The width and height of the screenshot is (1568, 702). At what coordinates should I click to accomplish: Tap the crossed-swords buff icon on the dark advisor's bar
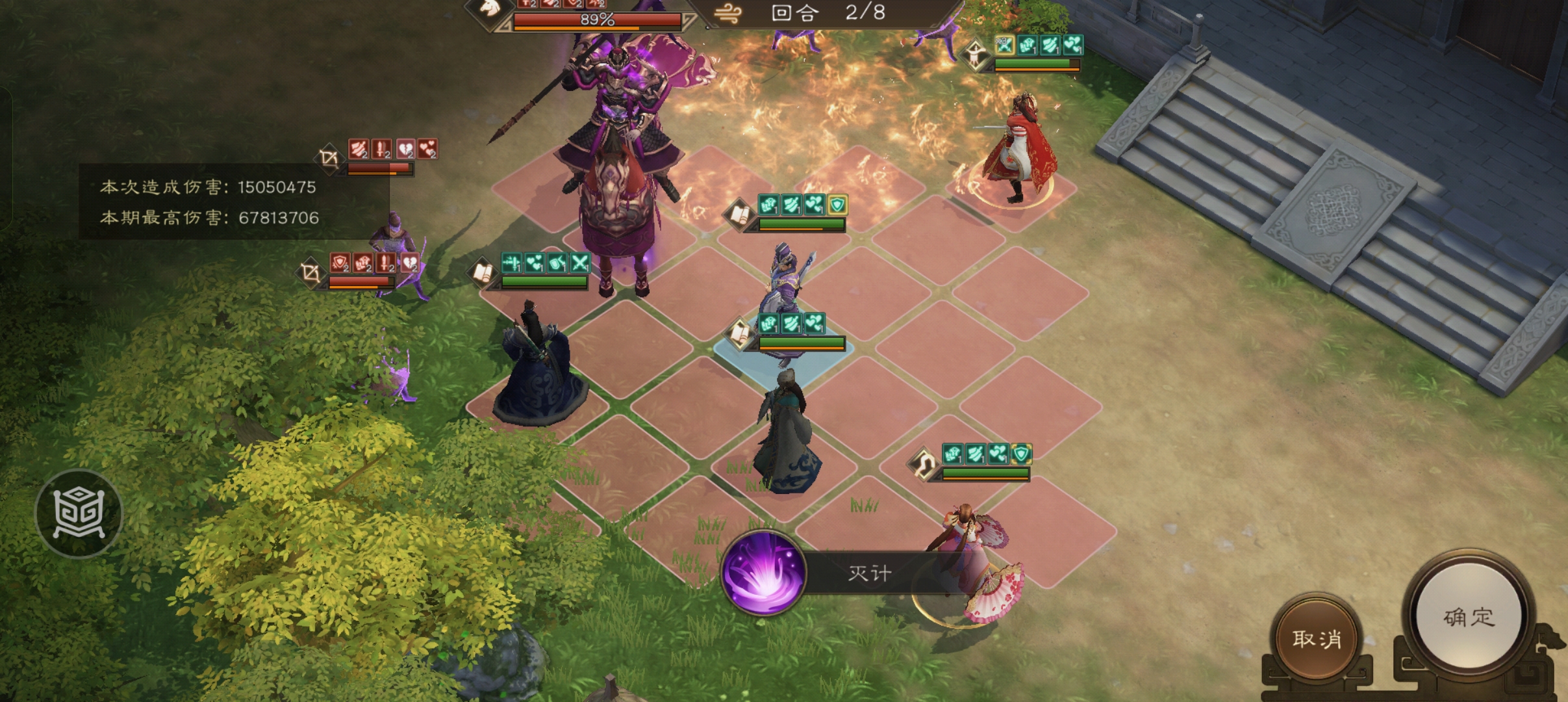581,263
